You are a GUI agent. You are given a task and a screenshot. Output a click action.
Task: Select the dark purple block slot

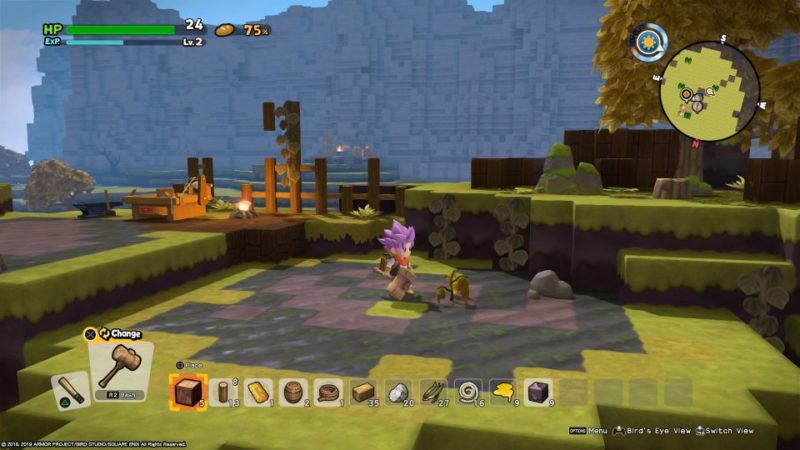(537, 391)
